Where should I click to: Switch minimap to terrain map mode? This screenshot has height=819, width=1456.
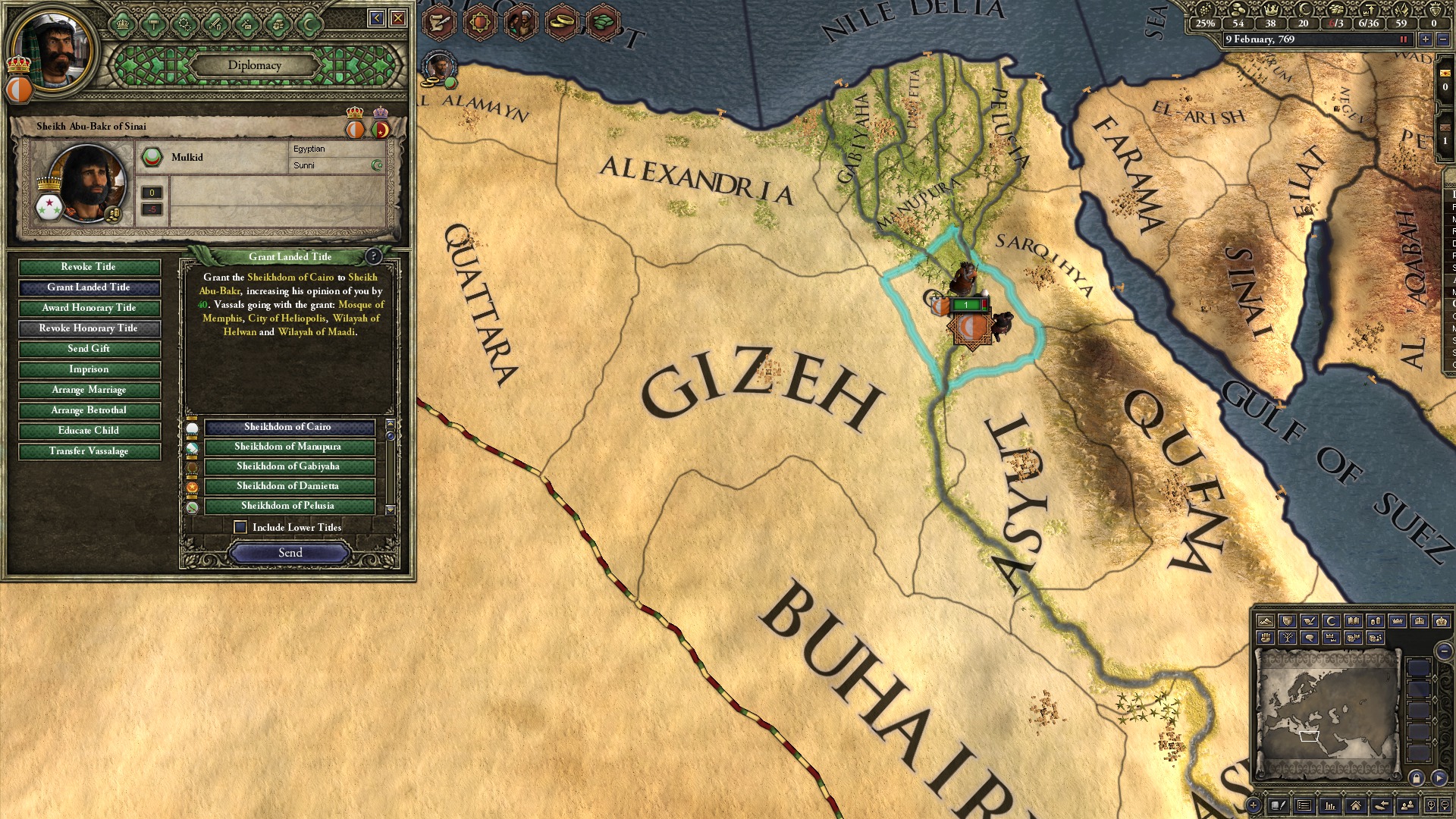1266,622
